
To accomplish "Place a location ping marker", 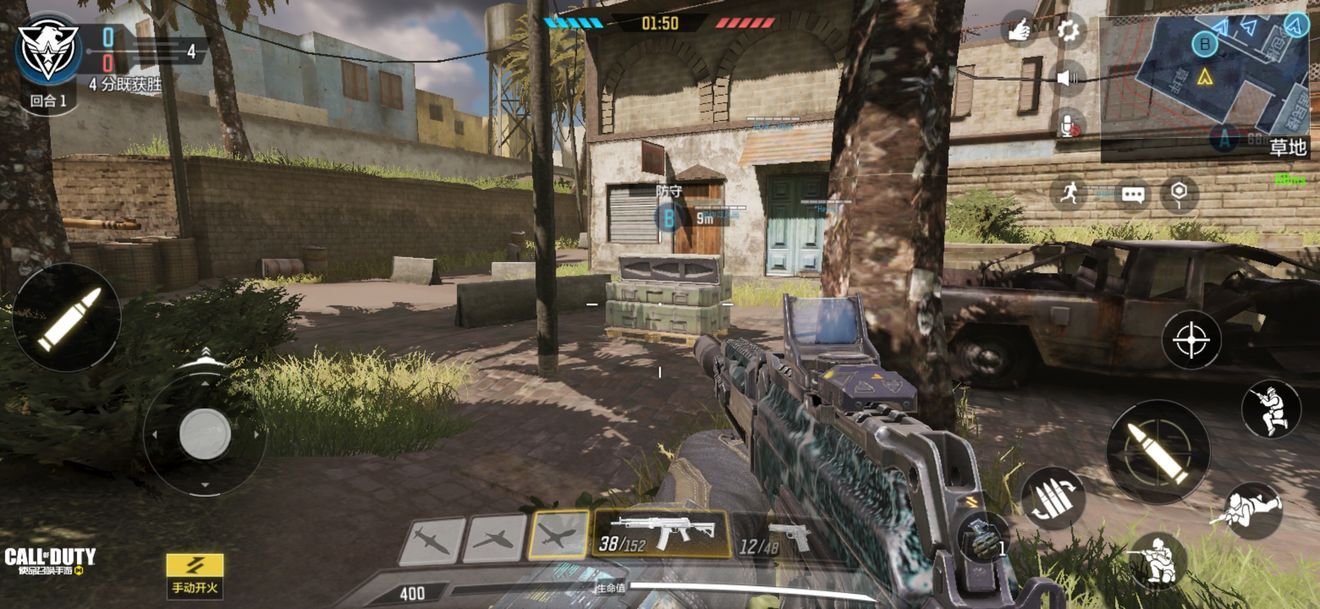I will click(x=1180, y=194).
